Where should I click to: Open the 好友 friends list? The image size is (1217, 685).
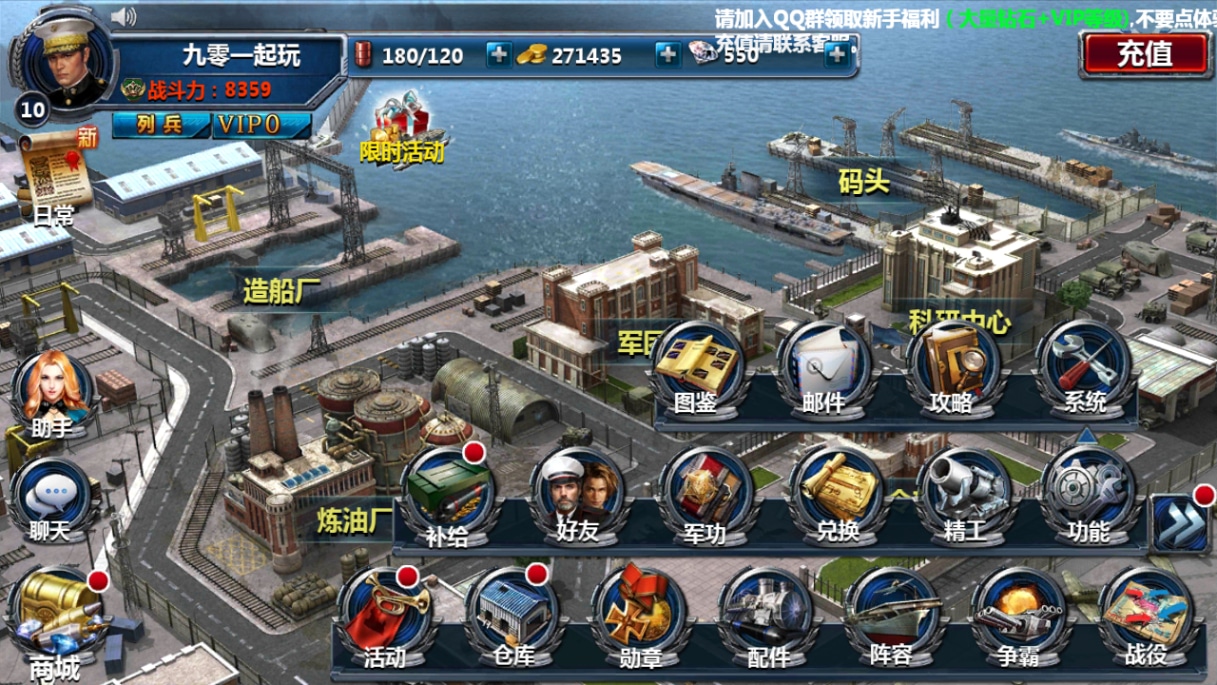pyautogui.click(x=577, y=497)
